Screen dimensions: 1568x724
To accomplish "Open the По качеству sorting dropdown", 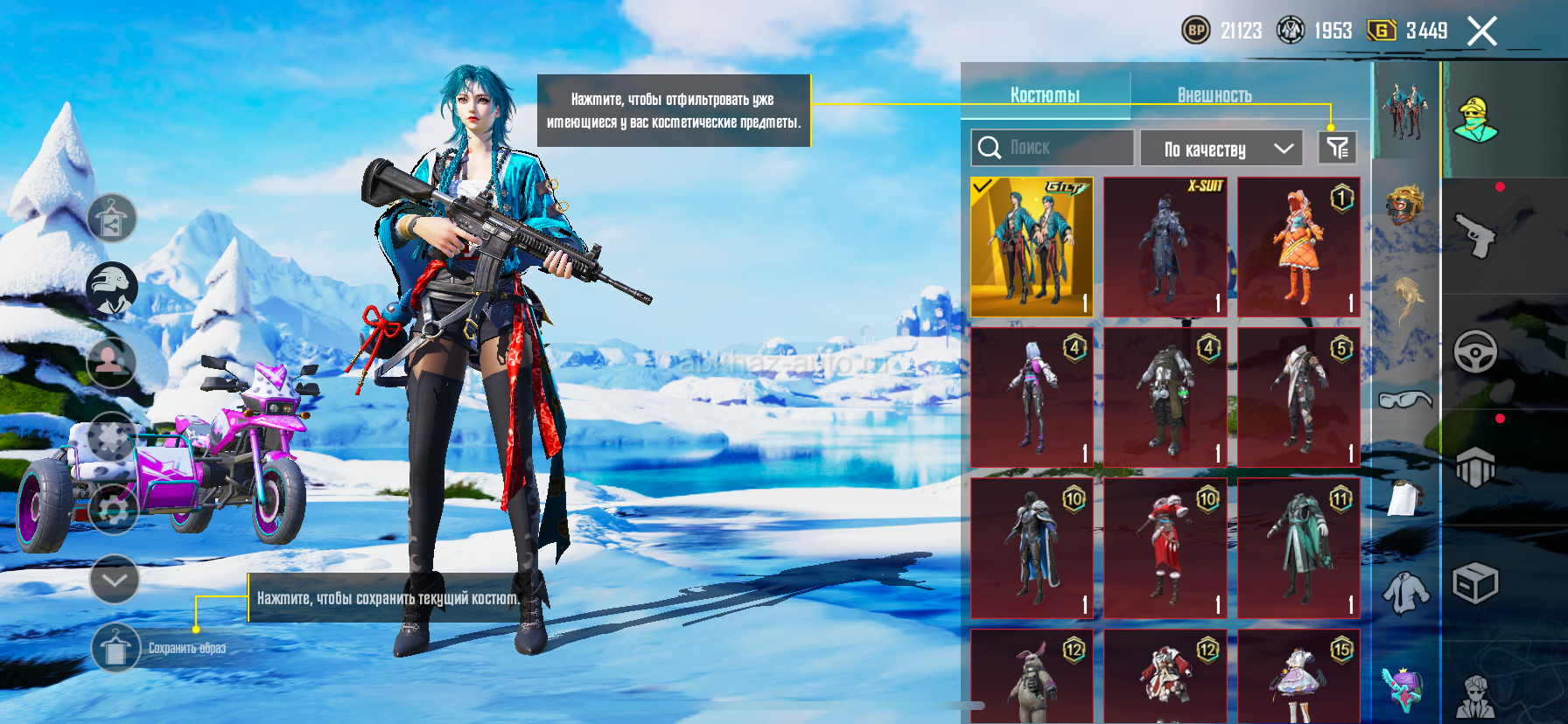I will click(x=1221, y=149).
